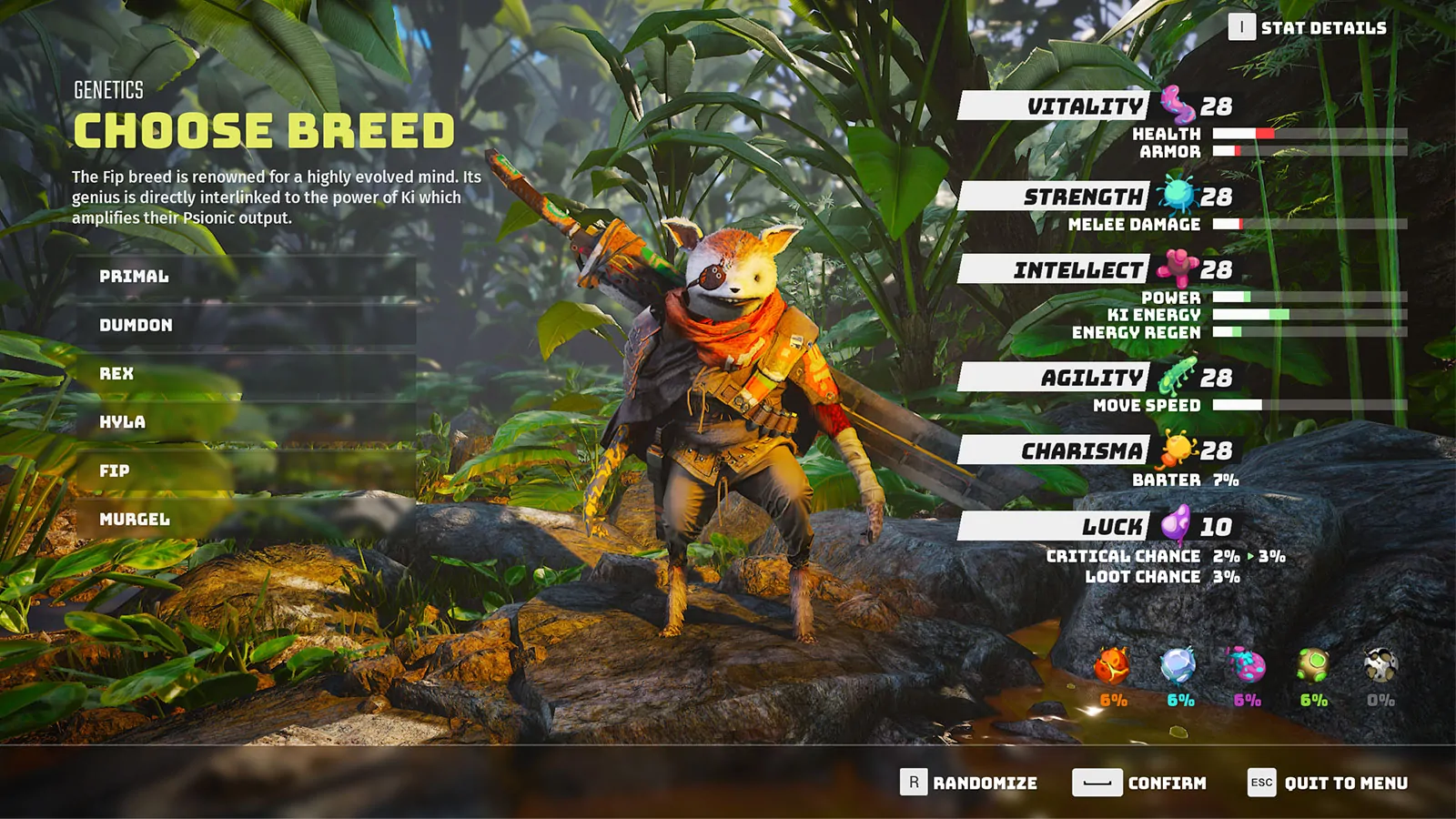
Task: Choose the Dumdon breed option
Action: click(x=136, y=326)
